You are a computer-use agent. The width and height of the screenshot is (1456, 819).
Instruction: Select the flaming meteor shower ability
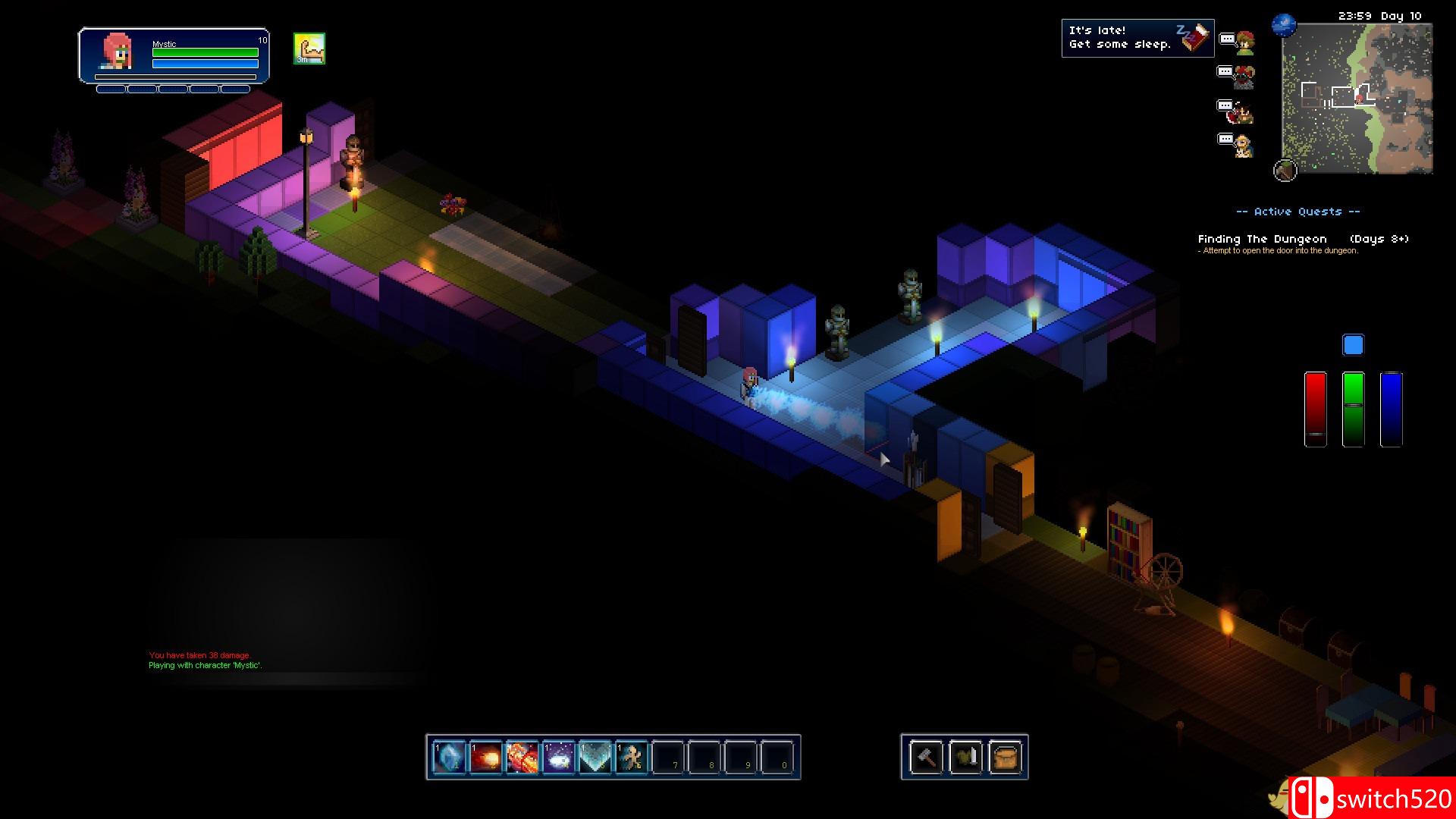522,757
